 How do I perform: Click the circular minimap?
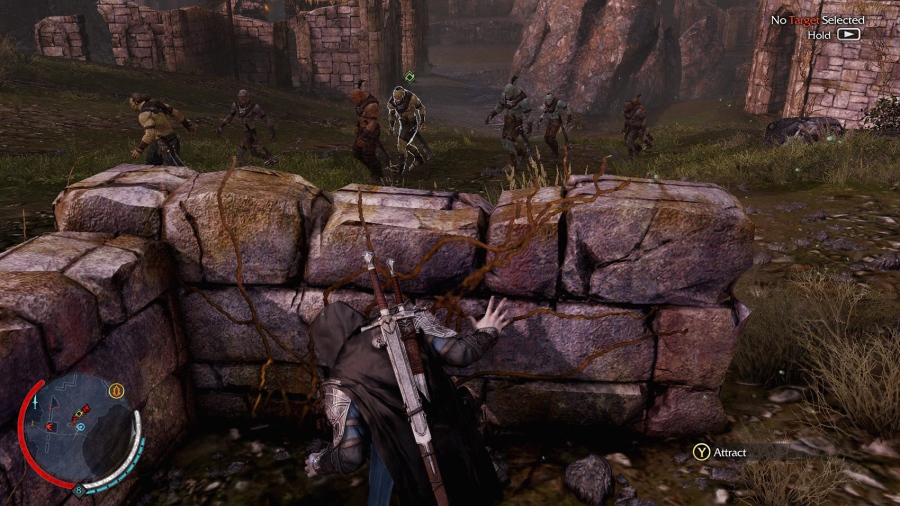click(78, 428)
